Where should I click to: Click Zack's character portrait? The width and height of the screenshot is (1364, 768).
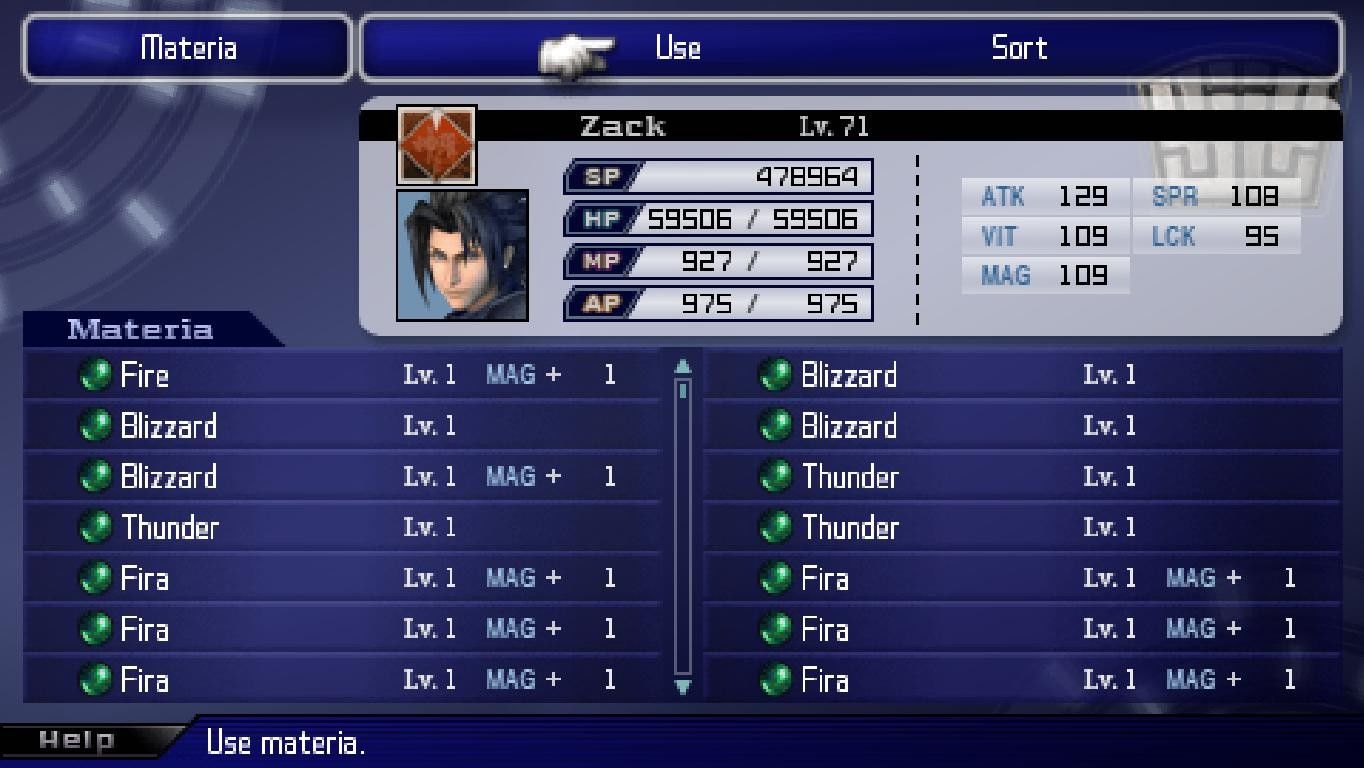[x=462, y=255]
